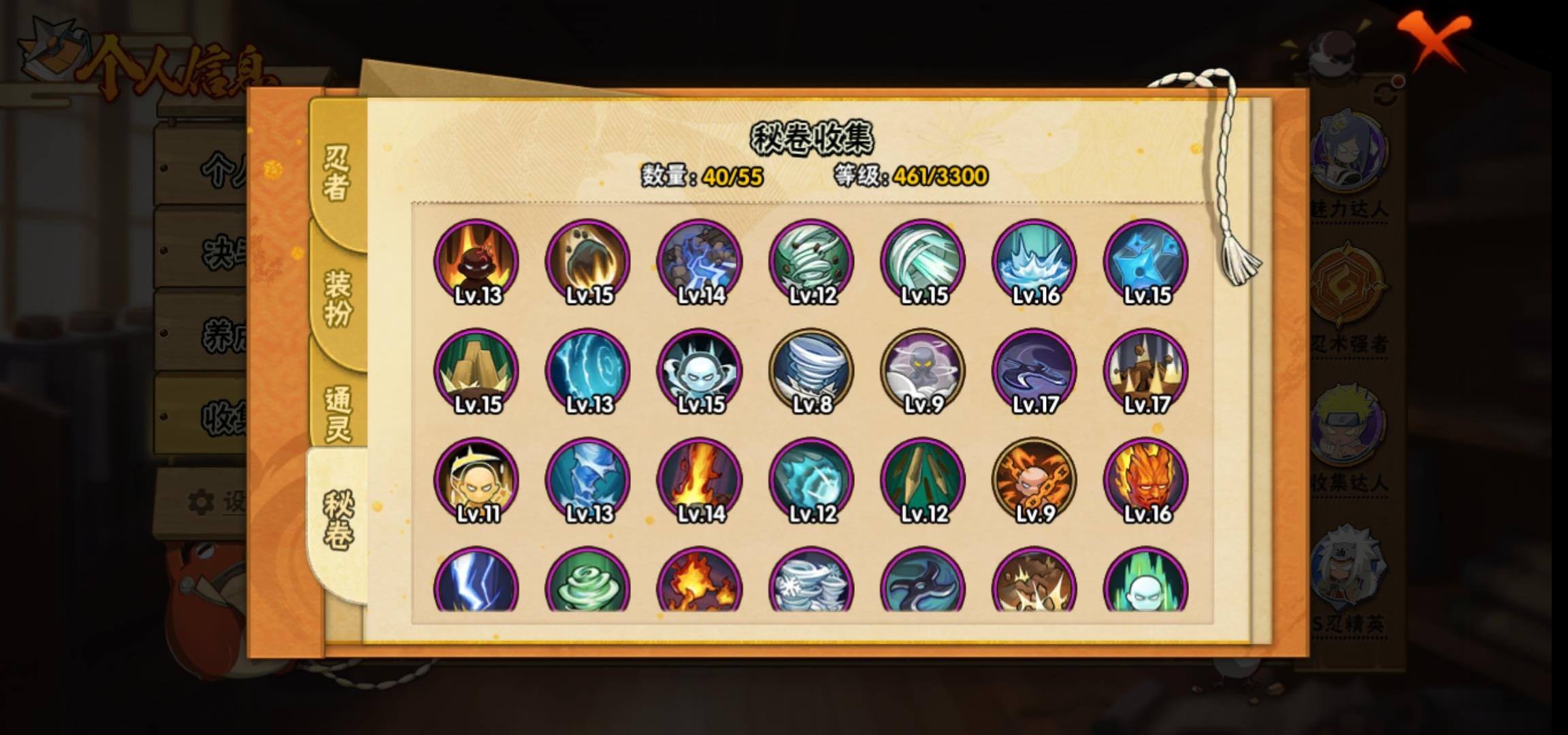Image resolution: width=1568 pixels, height=735 pixels.
Task: Choose the Lv.15 blue shuriken scroll
Action: [x=1146, y=262]
